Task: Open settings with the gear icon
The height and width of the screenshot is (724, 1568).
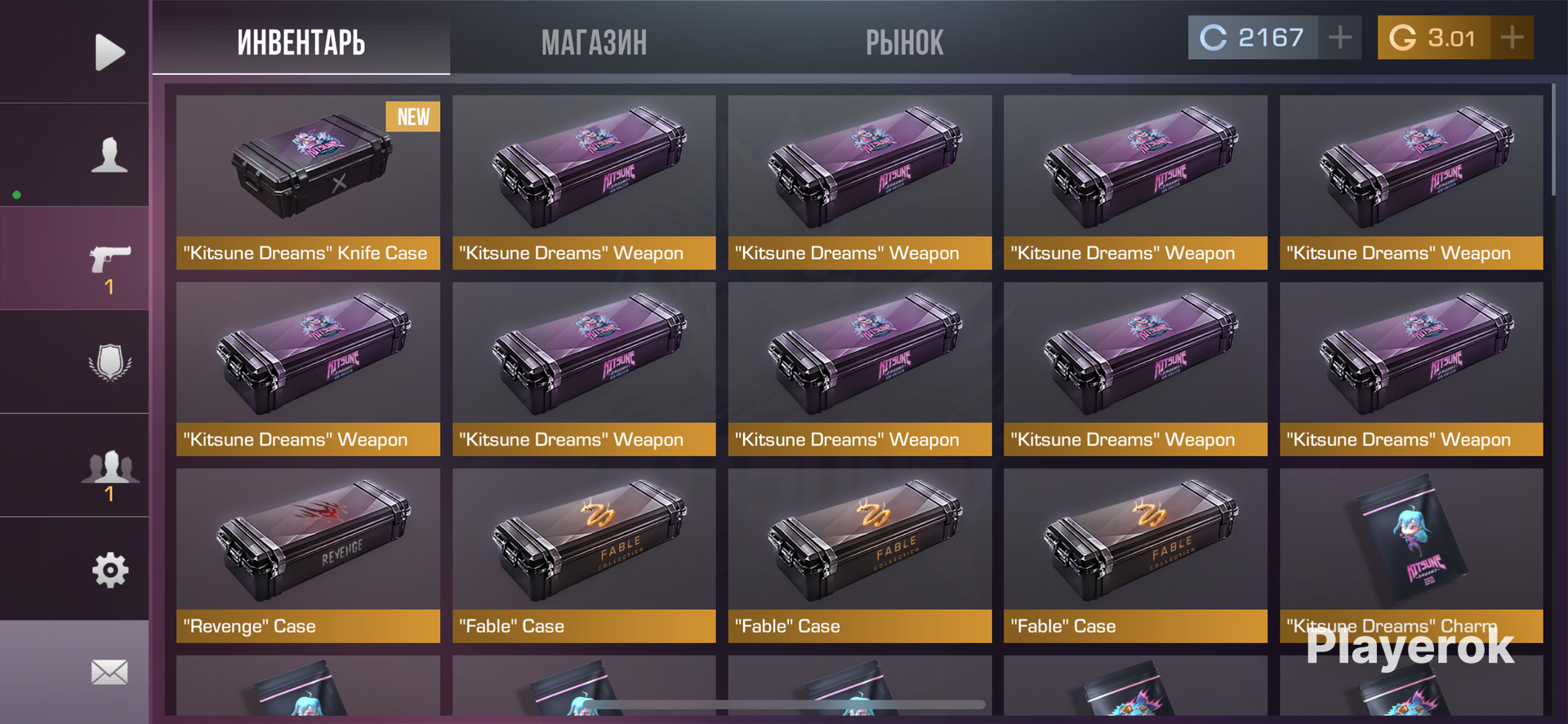Action: click(x=109, y=570)
